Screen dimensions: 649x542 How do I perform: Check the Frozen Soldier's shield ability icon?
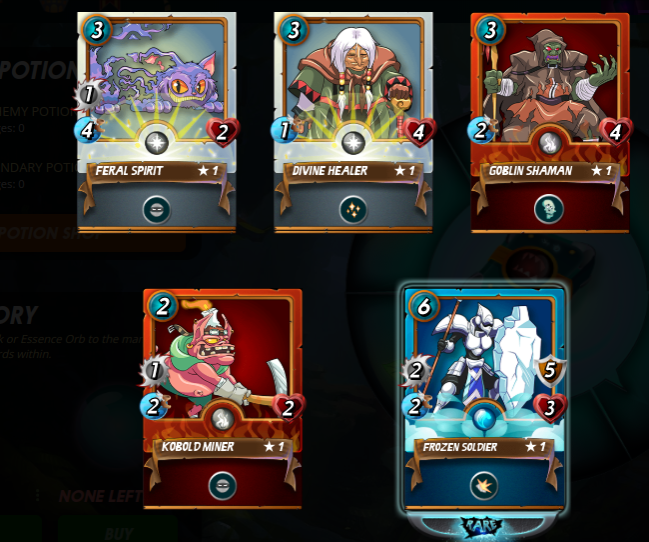(485, 485)
